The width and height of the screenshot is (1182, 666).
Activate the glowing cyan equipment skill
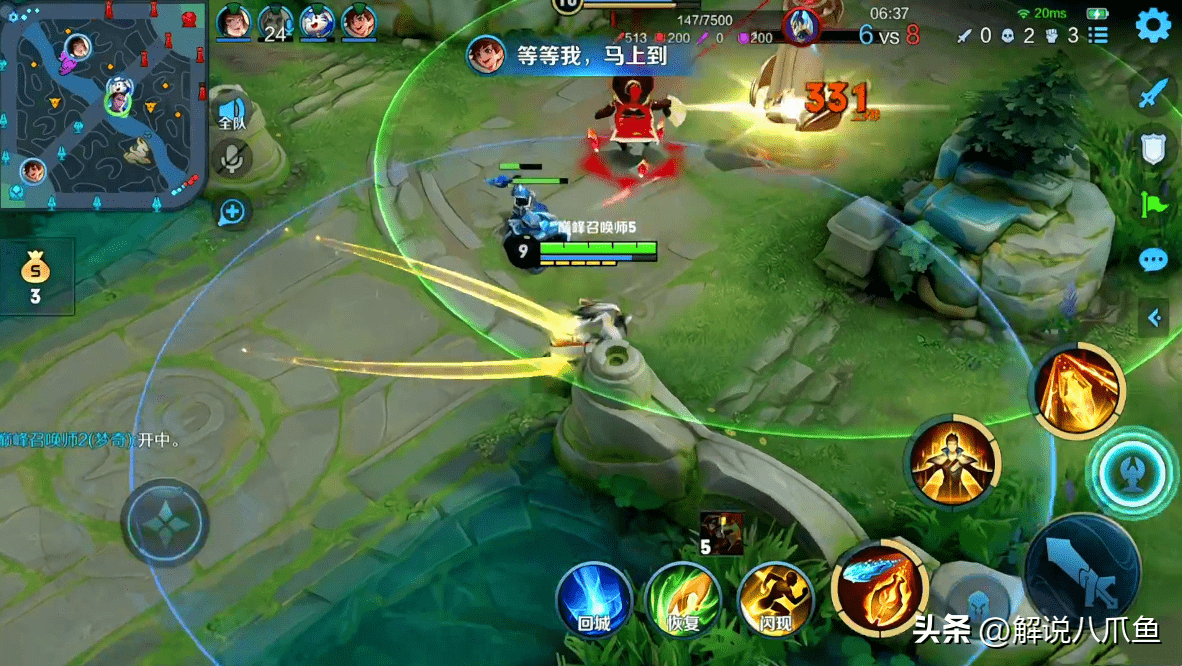[1133, 473]
